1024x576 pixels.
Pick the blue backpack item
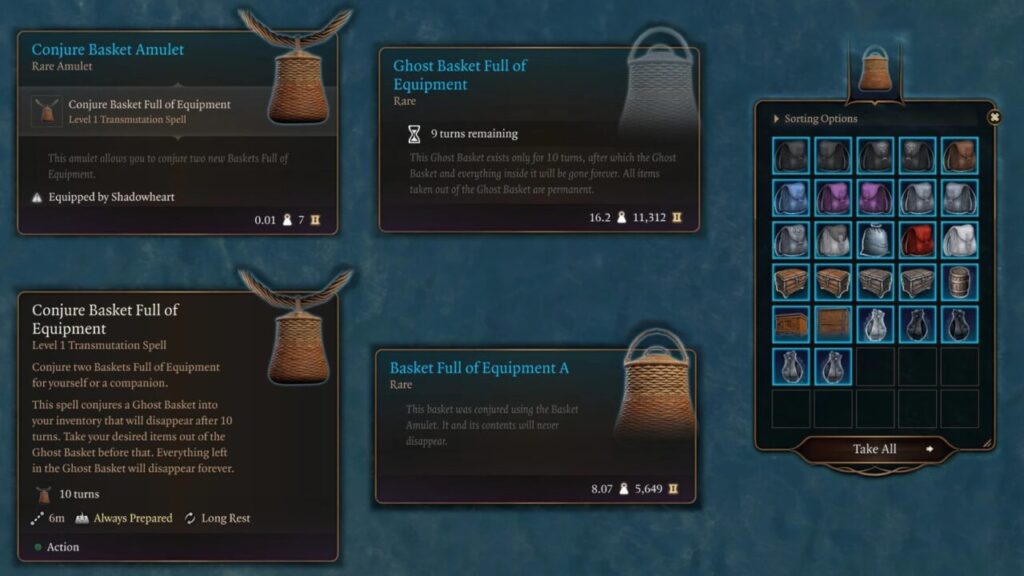coord(790,197)
